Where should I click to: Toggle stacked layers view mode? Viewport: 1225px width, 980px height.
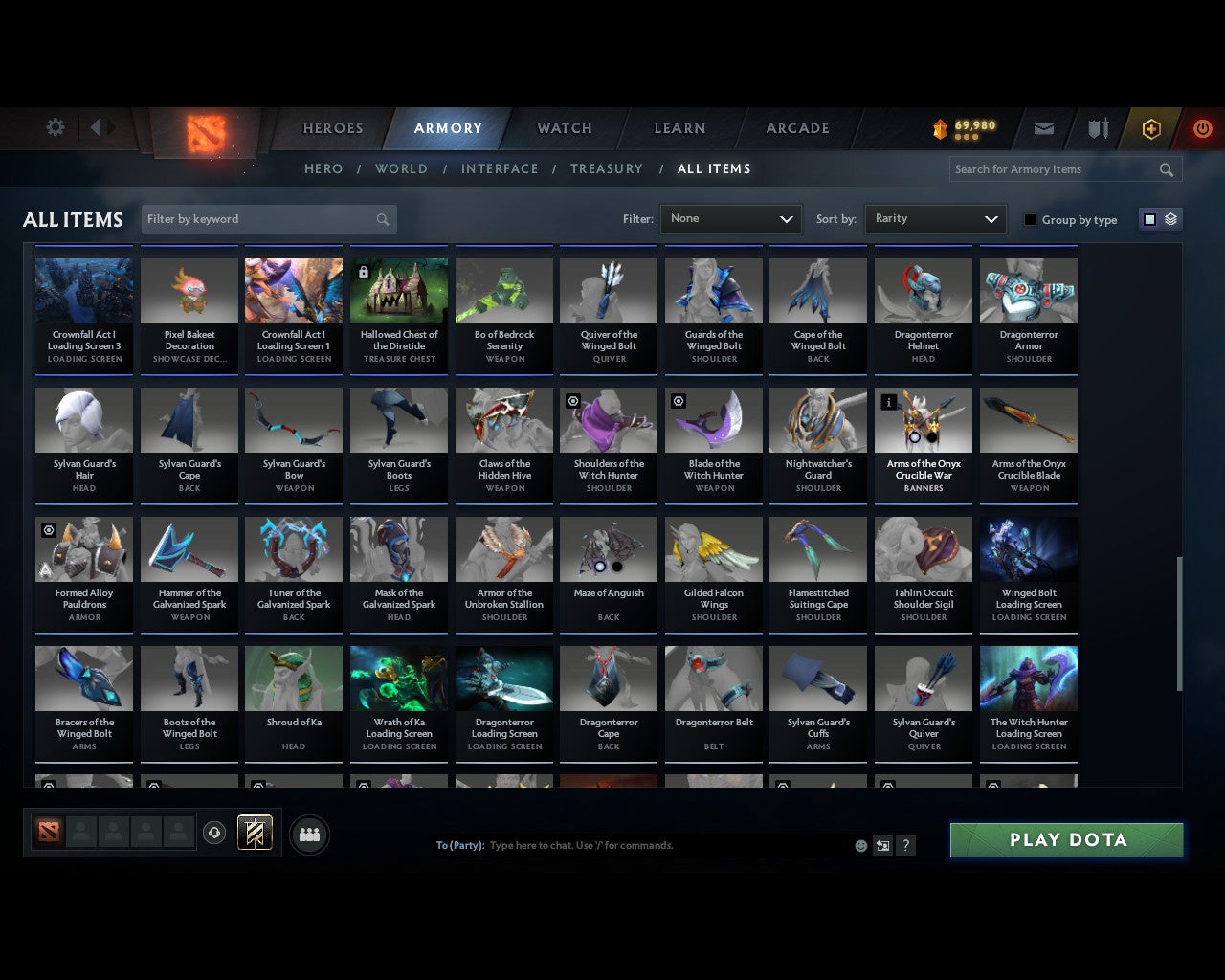click(1169, 218)
